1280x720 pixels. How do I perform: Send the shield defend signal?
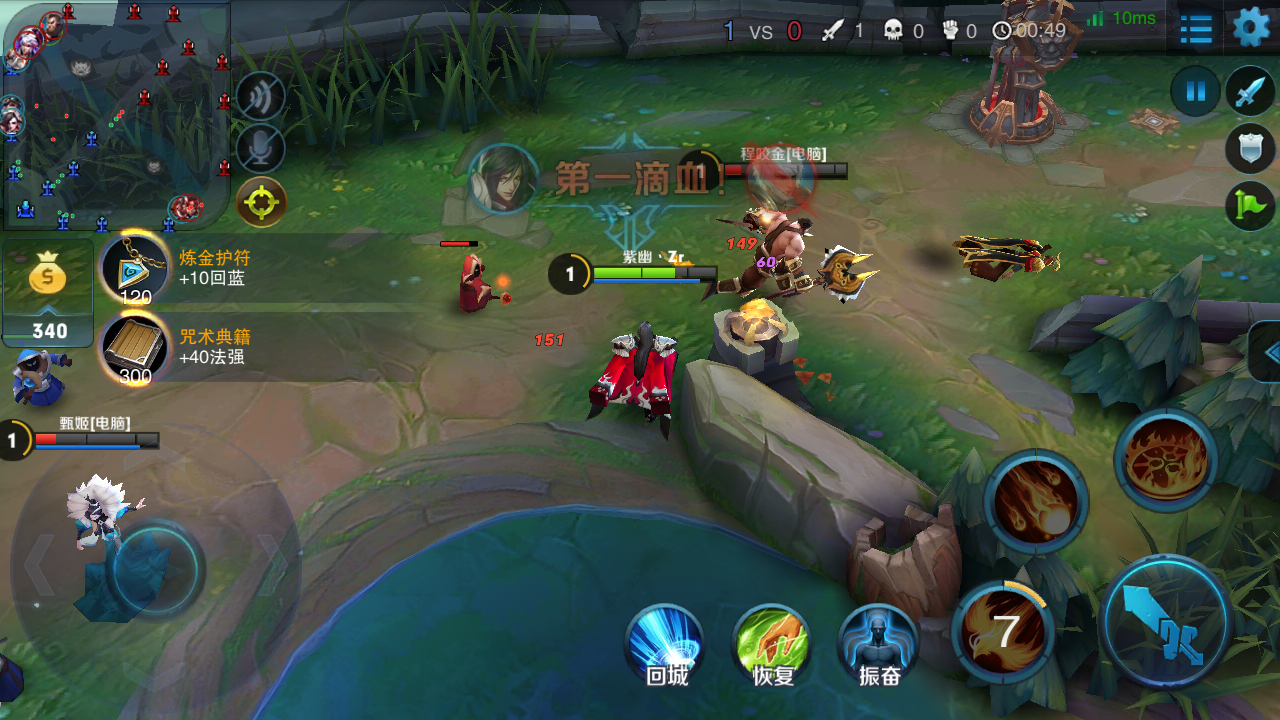[x=1250, y=149]
